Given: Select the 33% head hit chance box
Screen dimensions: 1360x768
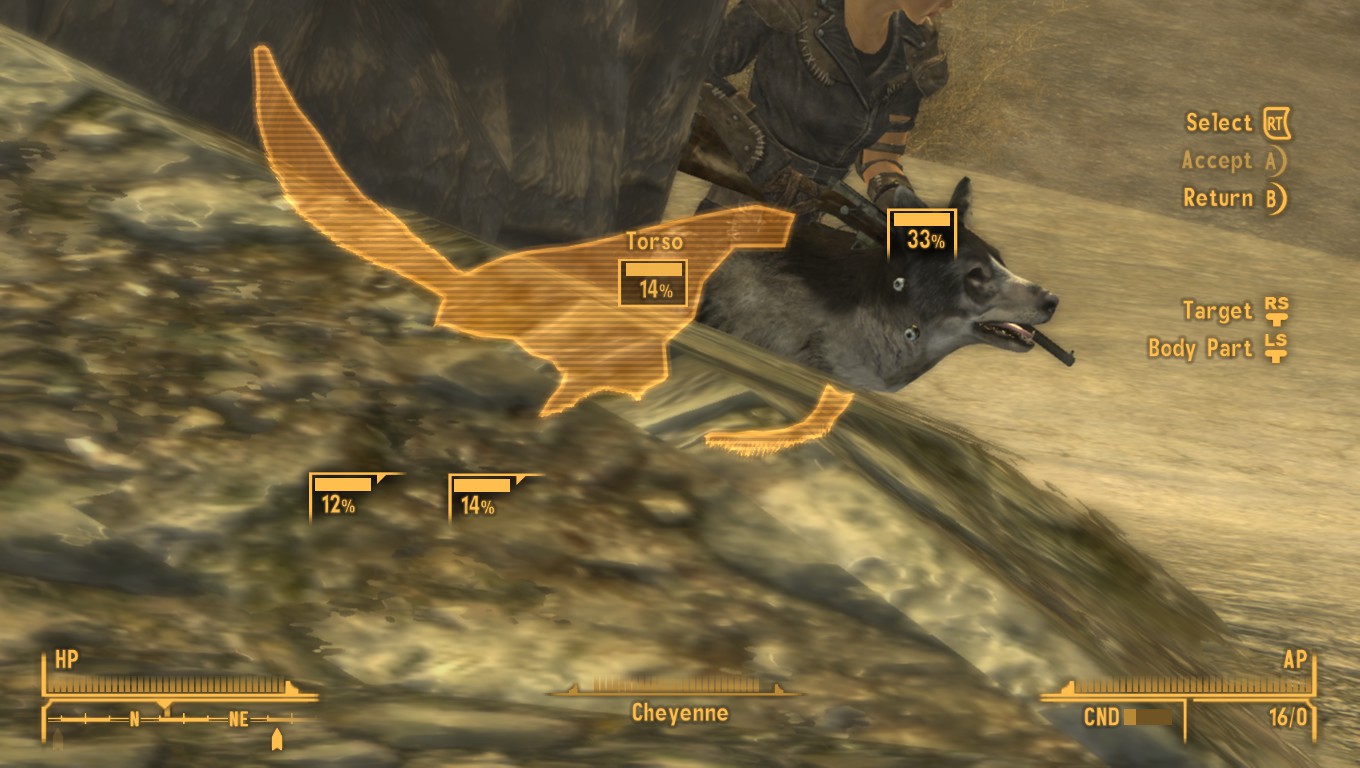Looking at the screenshot, I should [x=922, y=233].
